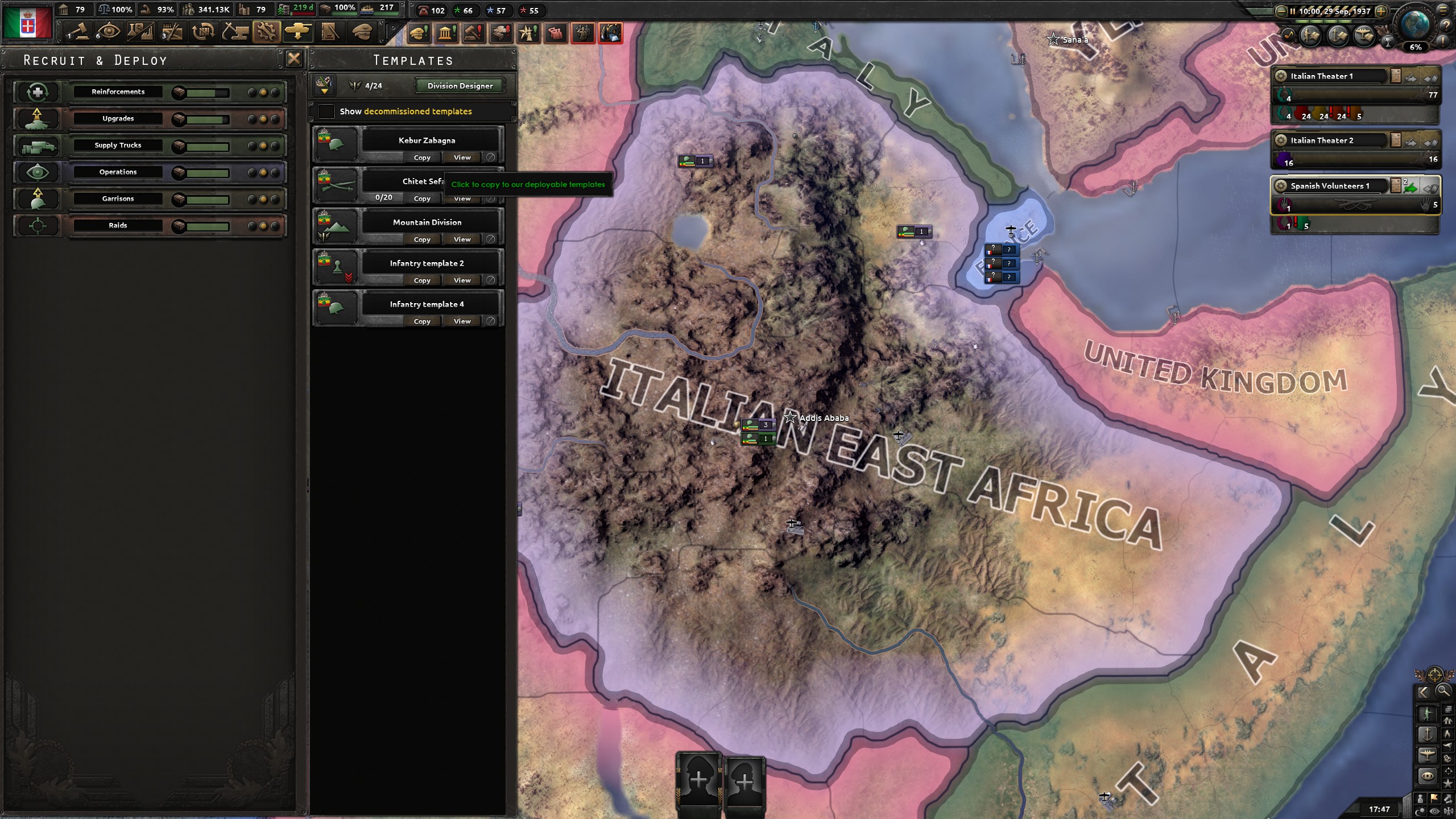This screenshot has width=1456, height=819.
Task: Open the Logistics view (circular arrows icon)
Action: pyautogui.click(x=202, y=32)
